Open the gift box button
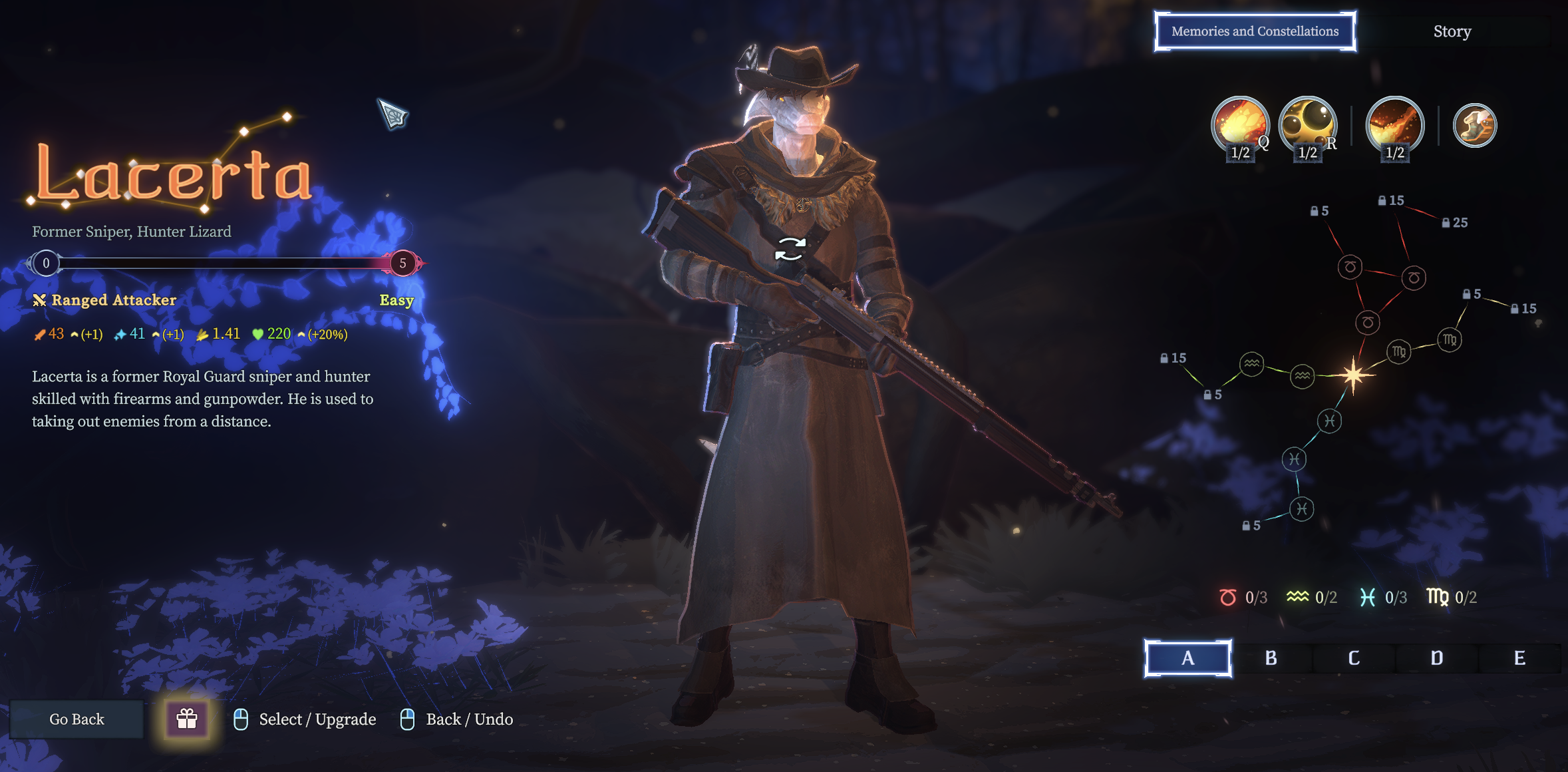The height and width of the screenshot is (772, 1568). (187, 719)
